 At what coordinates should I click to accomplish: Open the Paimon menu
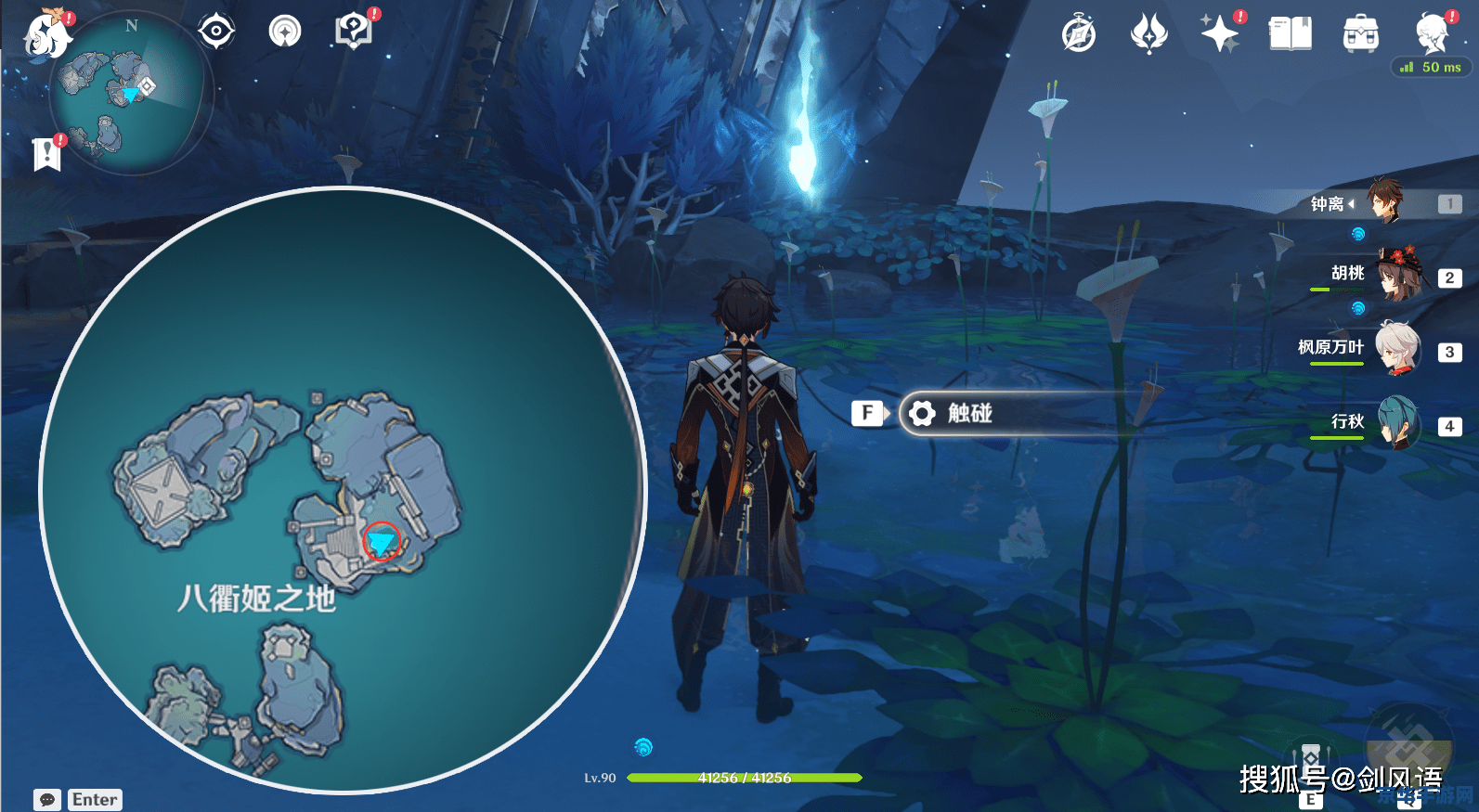47,35
